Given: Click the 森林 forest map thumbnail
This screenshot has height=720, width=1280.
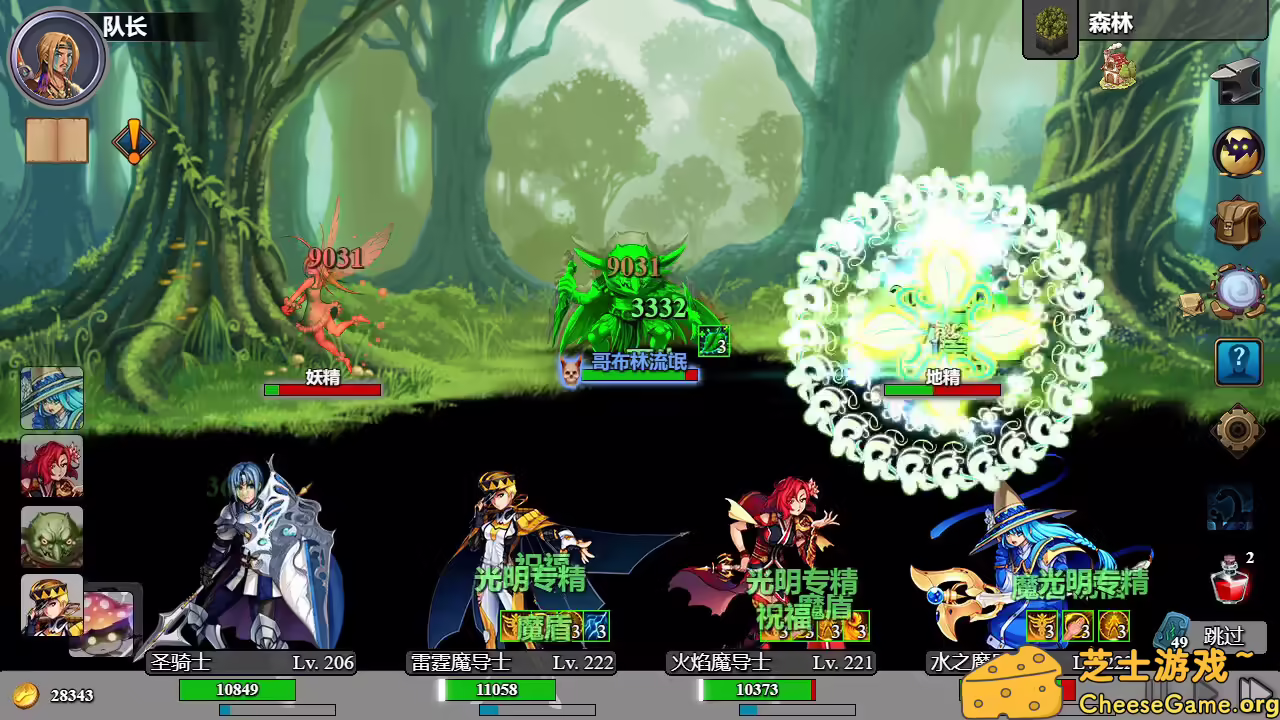Looking at the screenshot, I should point(1050,30).
